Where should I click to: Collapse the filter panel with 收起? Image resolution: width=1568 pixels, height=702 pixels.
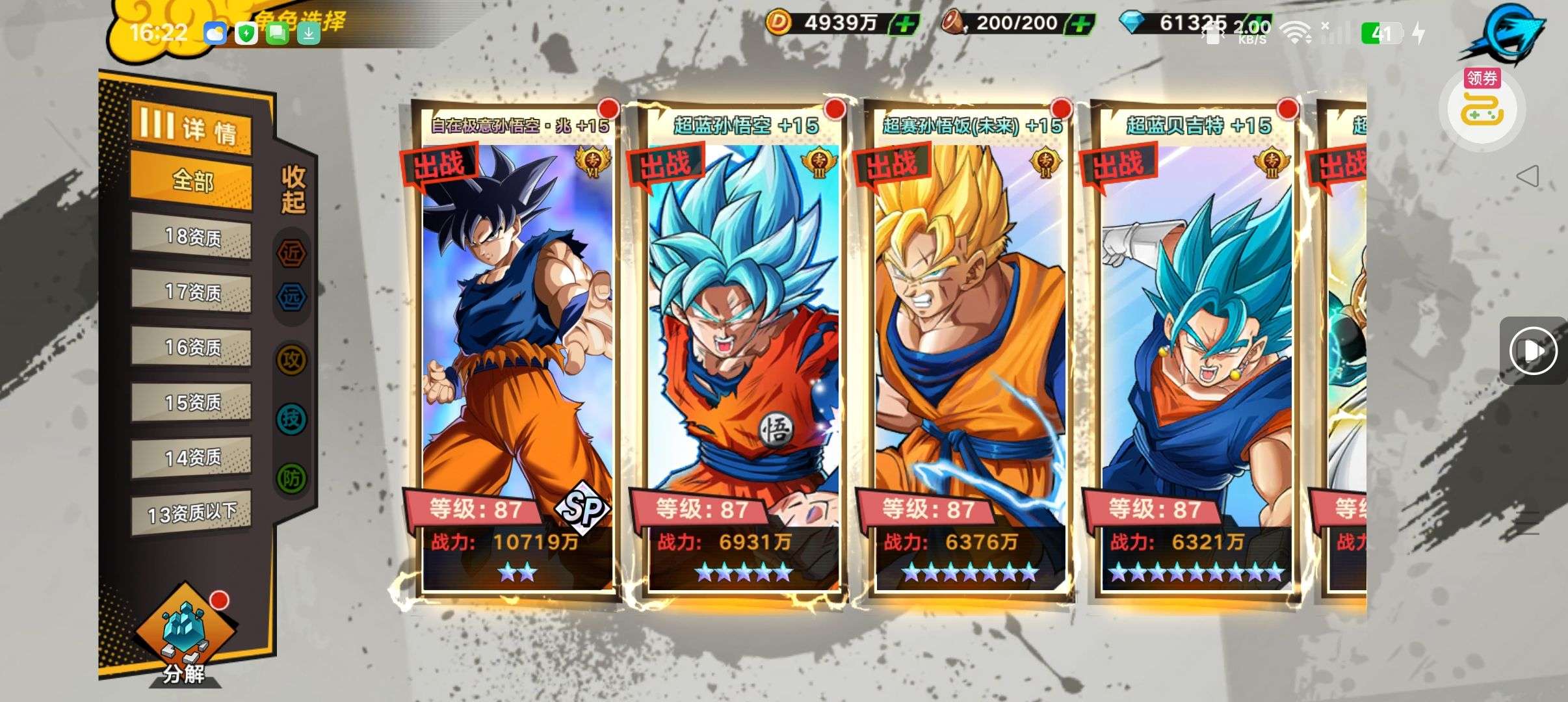pos(293,189)
